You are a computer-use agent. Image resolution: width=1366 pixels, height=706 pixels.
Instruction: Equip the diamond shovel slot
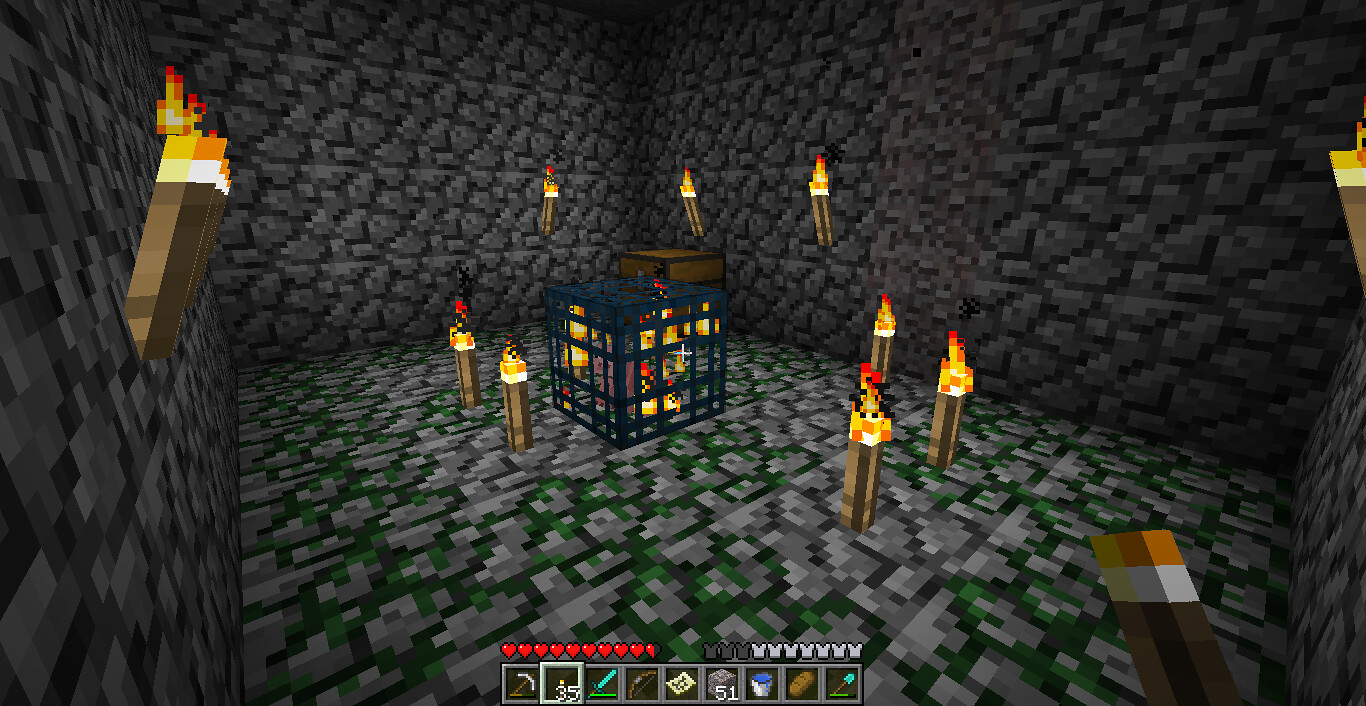click(x=842, y=685)
